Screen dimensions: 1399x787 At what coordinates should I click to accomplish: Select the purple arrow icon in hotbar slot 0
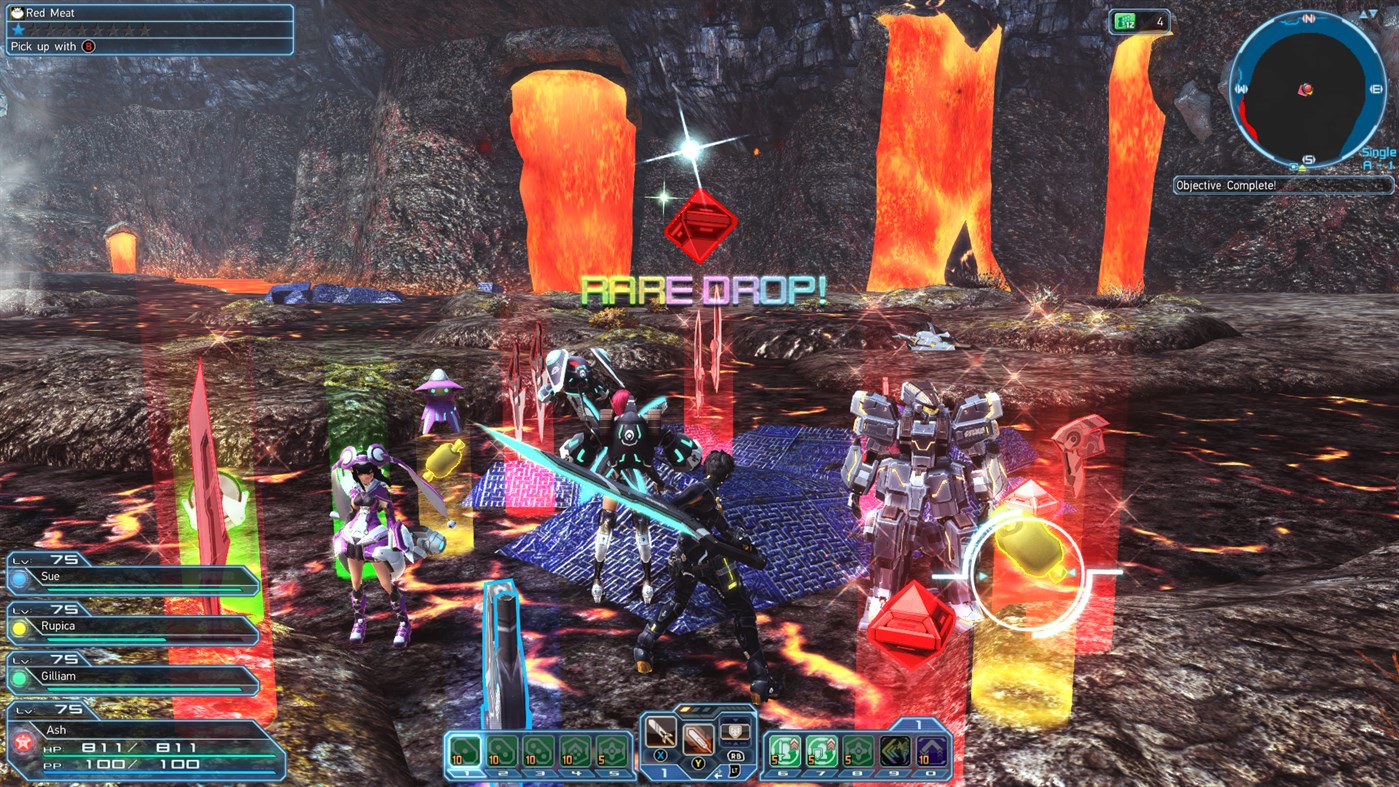point(930,750)
